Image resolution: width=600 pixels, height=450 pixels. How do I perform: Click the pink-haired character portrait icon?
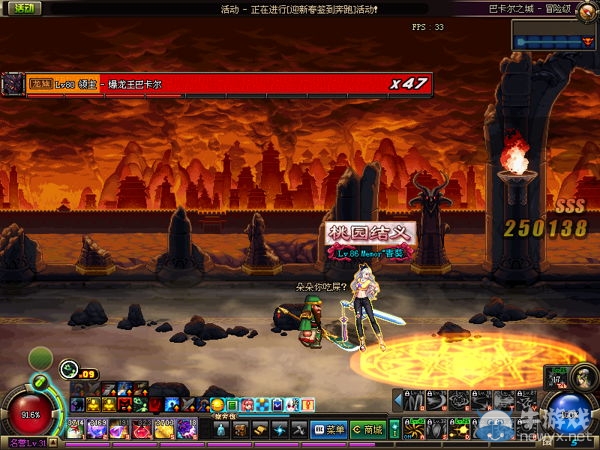coord(247,404)
